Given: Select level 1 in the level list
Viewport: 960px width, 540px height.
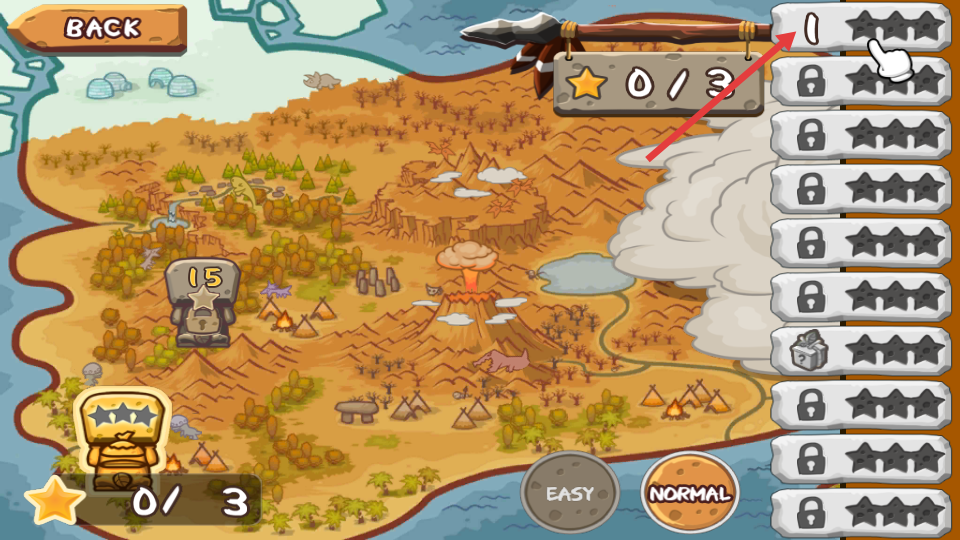Looking at the screenshot, I should click(860, 27).
